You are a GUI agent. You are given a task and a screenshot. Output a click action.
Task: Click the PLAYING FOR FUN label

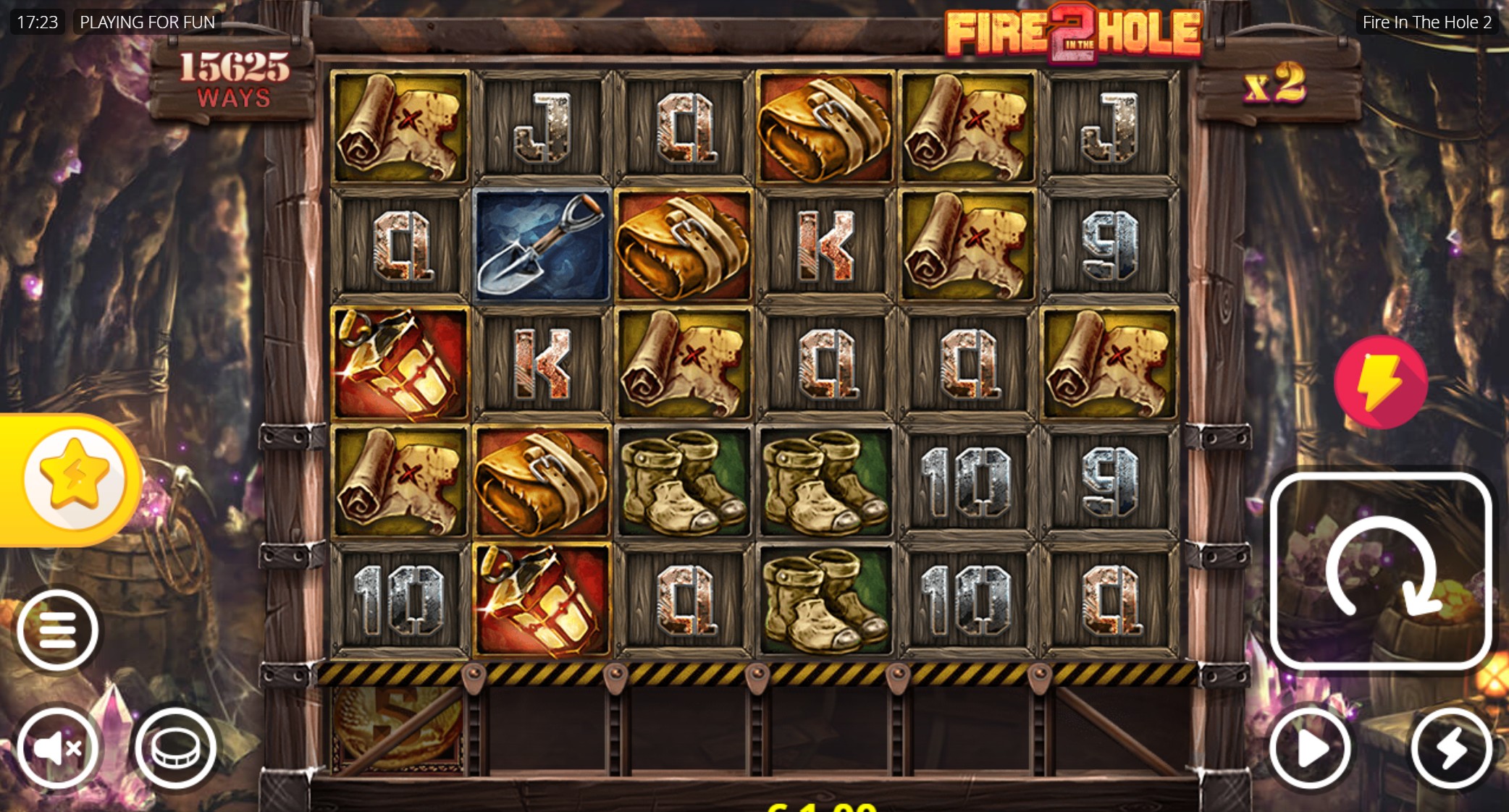tap(148, 22)
